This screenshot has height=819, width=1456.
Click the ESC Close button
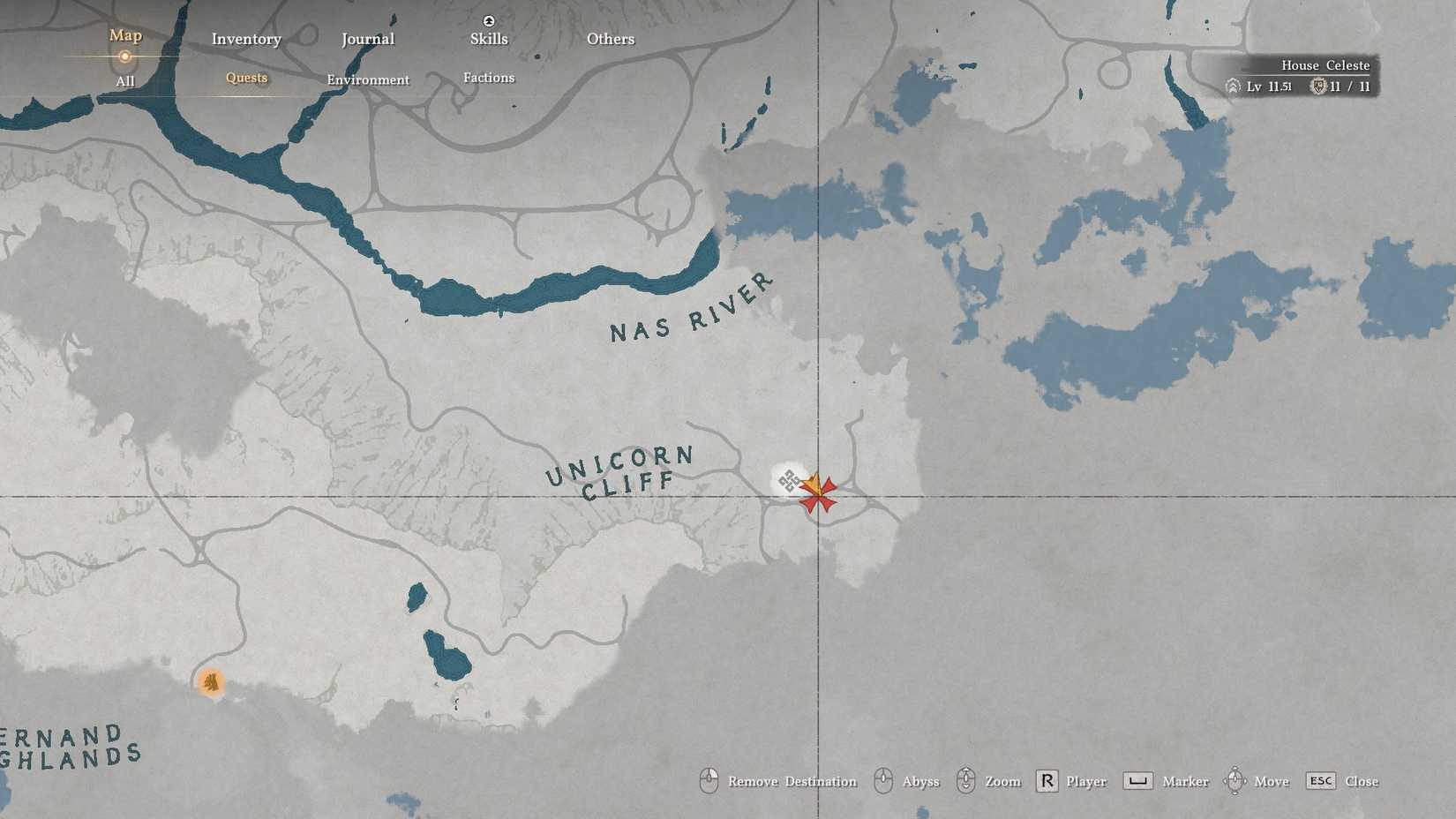1320,781
